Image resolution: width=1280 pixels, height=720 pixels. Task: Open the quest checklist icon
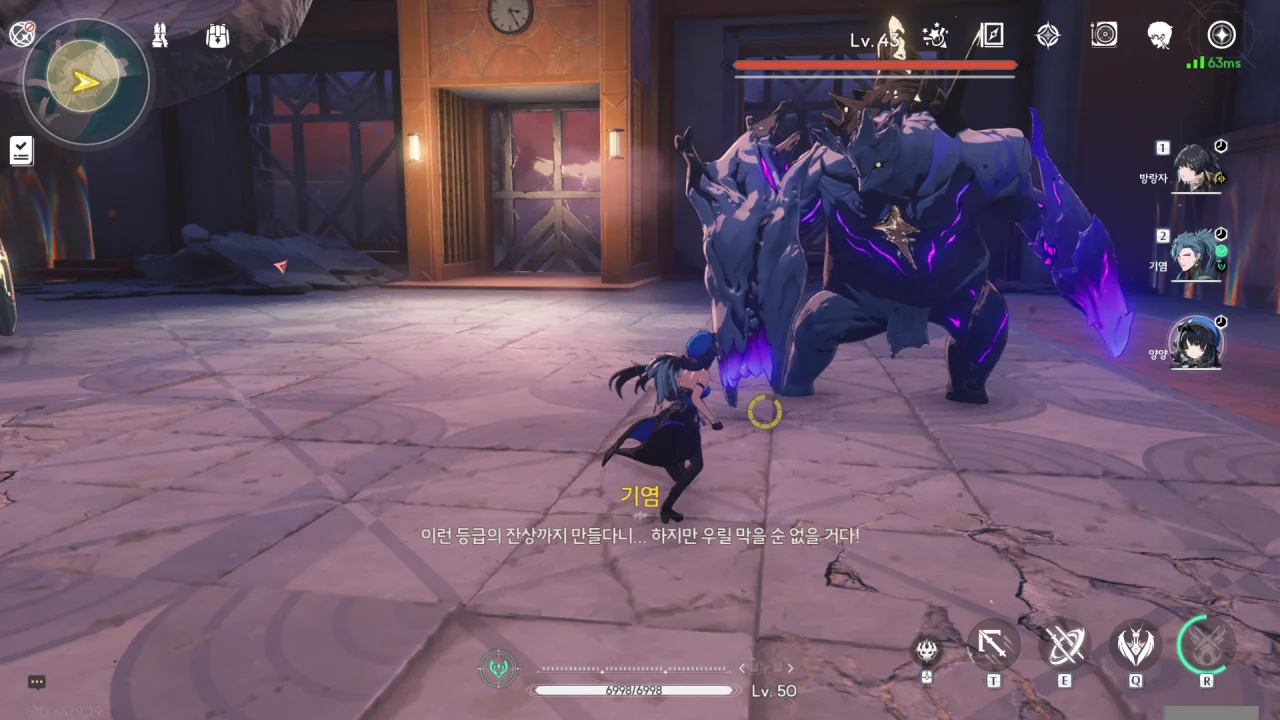coord(21,150)
